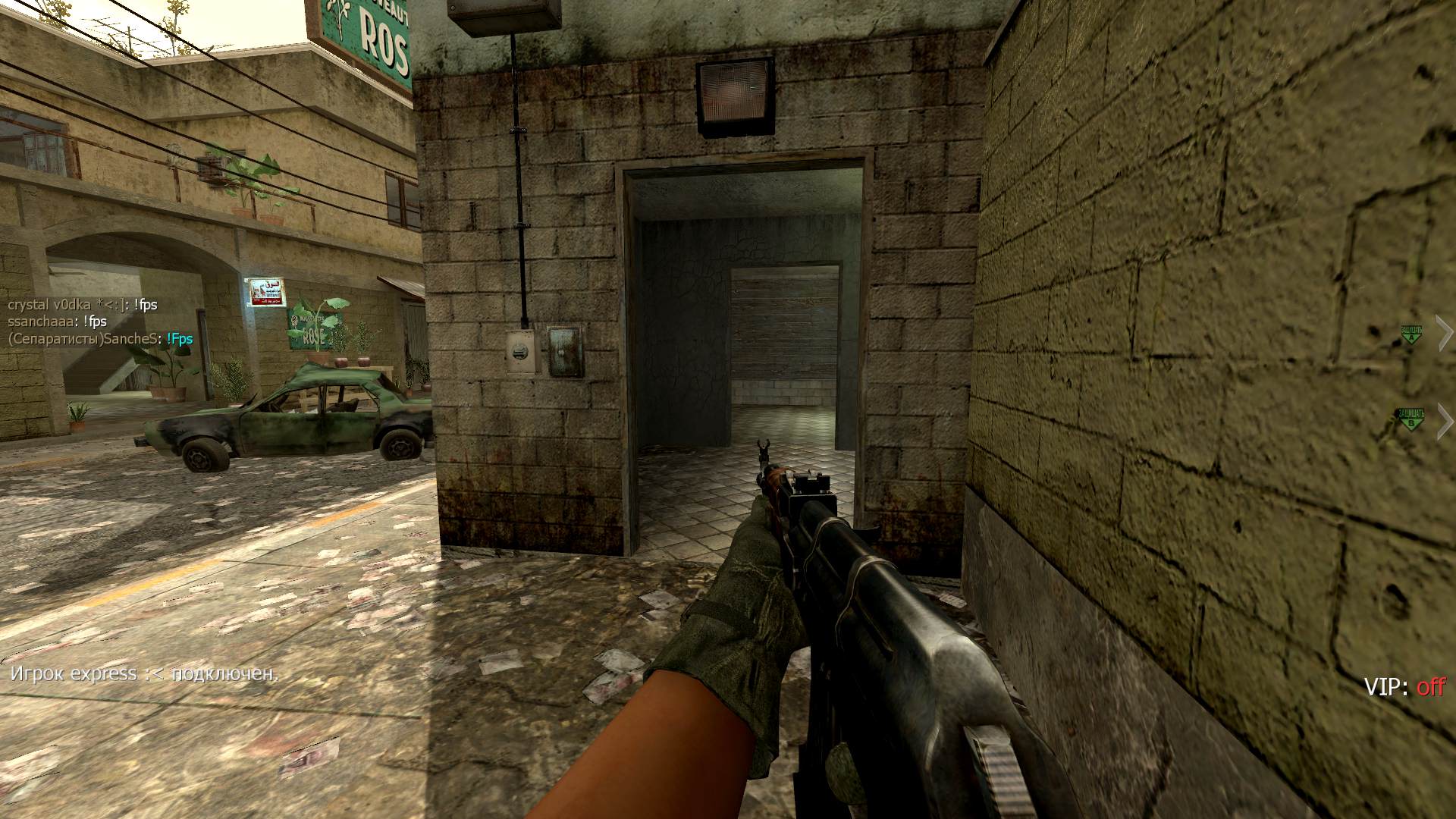Select crystal v0dka's chat message
This screenshot has width=1456, height=819.
83,305
